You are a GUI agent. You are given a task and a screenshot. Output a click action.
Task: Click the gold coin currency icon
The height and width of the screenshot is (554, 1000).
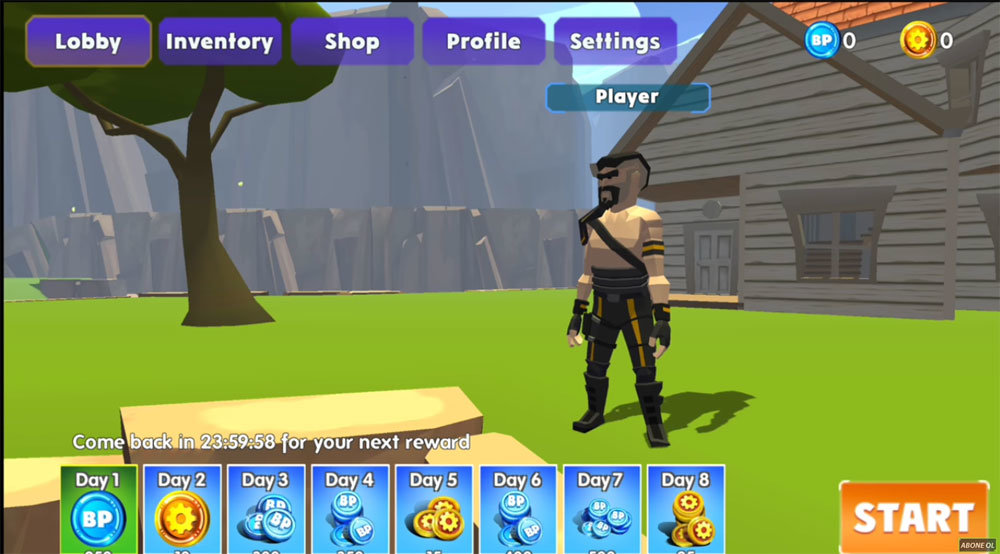click(916, 41)
